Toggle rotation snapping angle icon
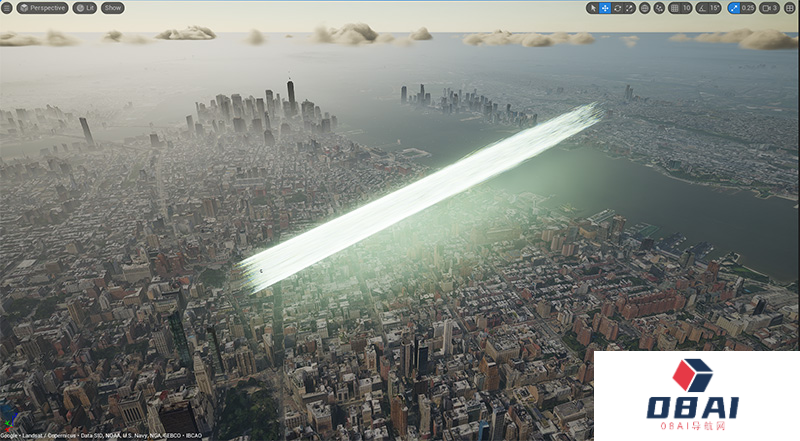Viewport: 800px width, 441px height. 700,8
